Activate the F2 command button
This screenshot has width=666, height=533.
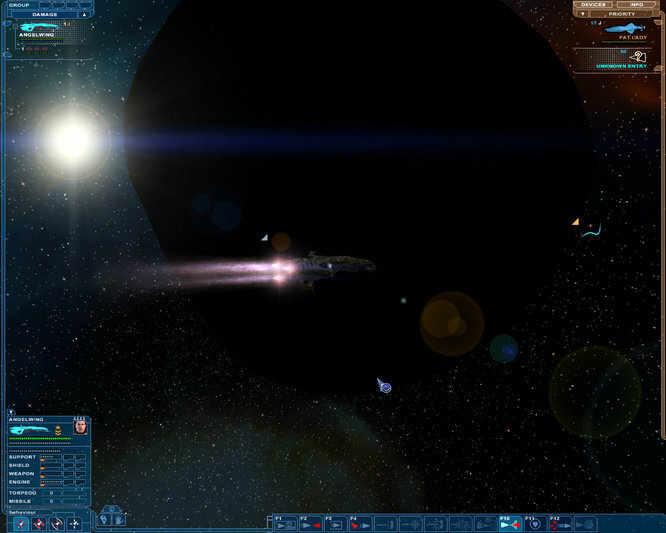[309, 523]
